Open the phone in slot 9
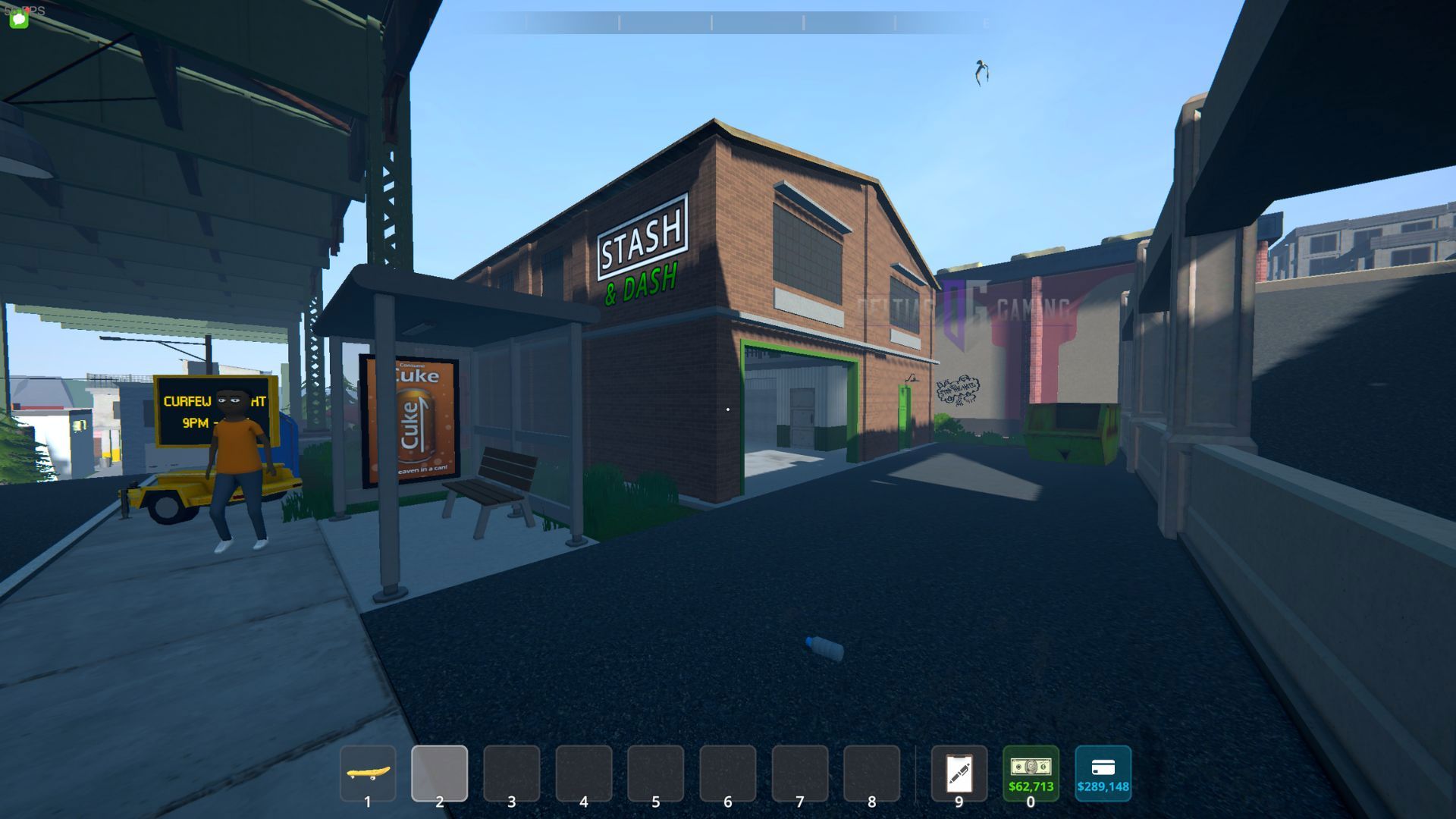The height and width of the screenshot is (819, 1456). tap(959, 773)
